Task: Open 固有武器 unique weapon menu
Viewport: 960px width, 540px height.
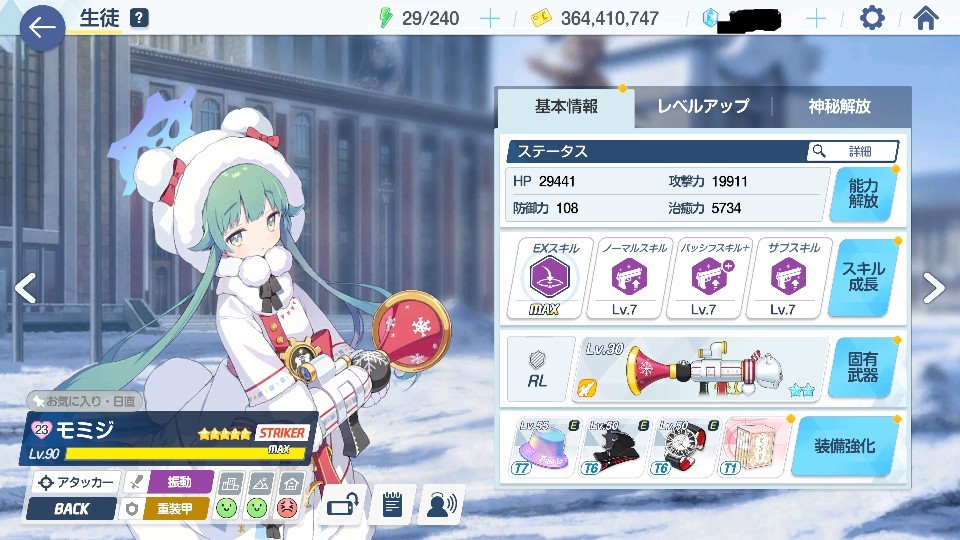Action: [x=863, y=367]
